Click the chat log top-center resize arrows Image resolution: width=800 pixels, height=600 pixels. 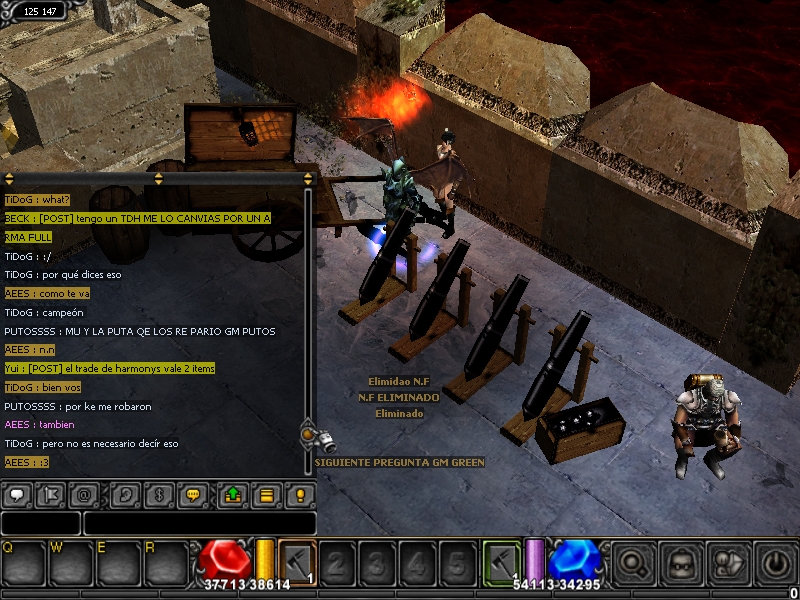(x=158, y=179)
